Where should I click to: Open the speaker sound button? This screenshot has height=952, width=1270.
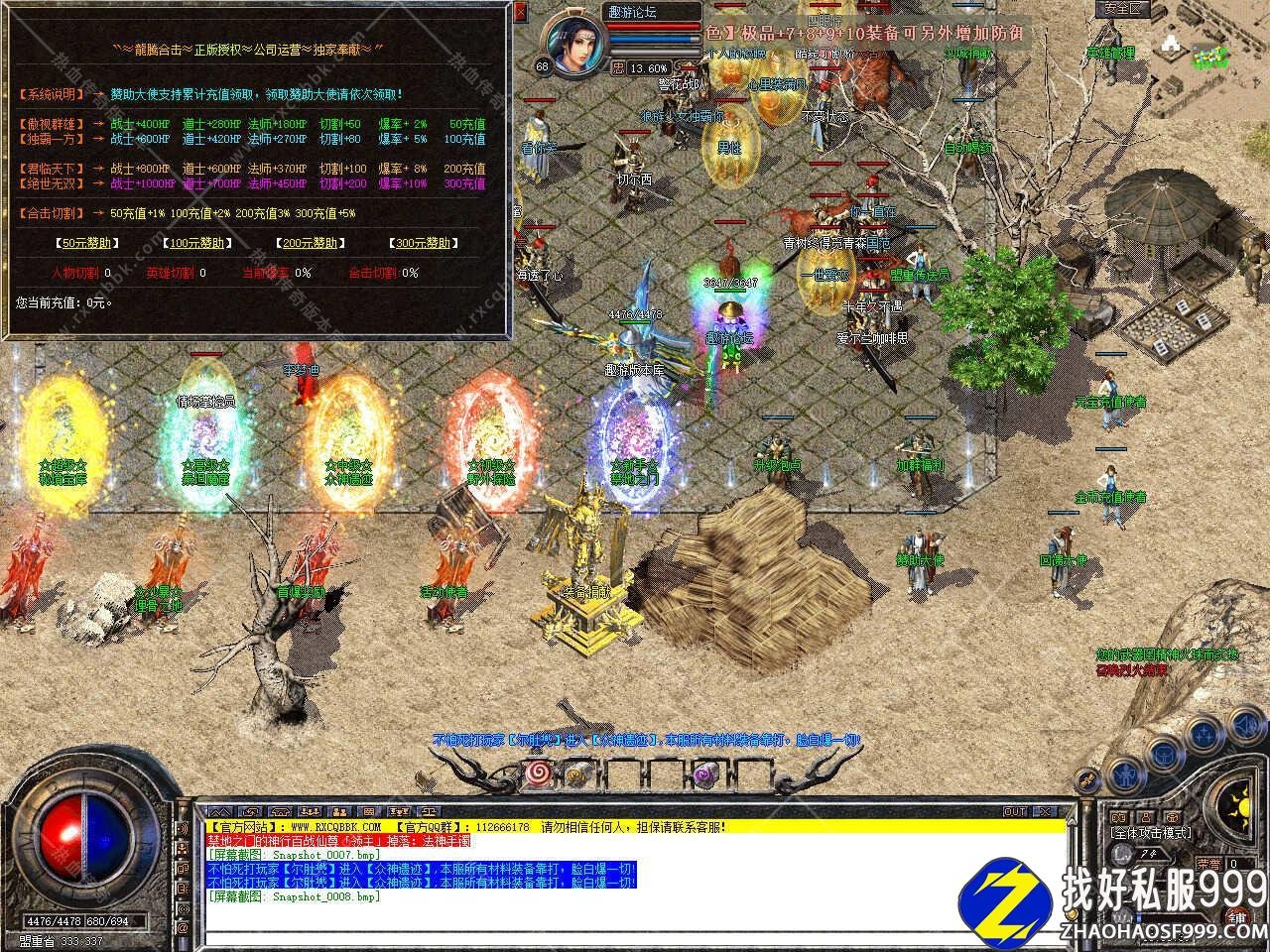click(x=182, y=828)
